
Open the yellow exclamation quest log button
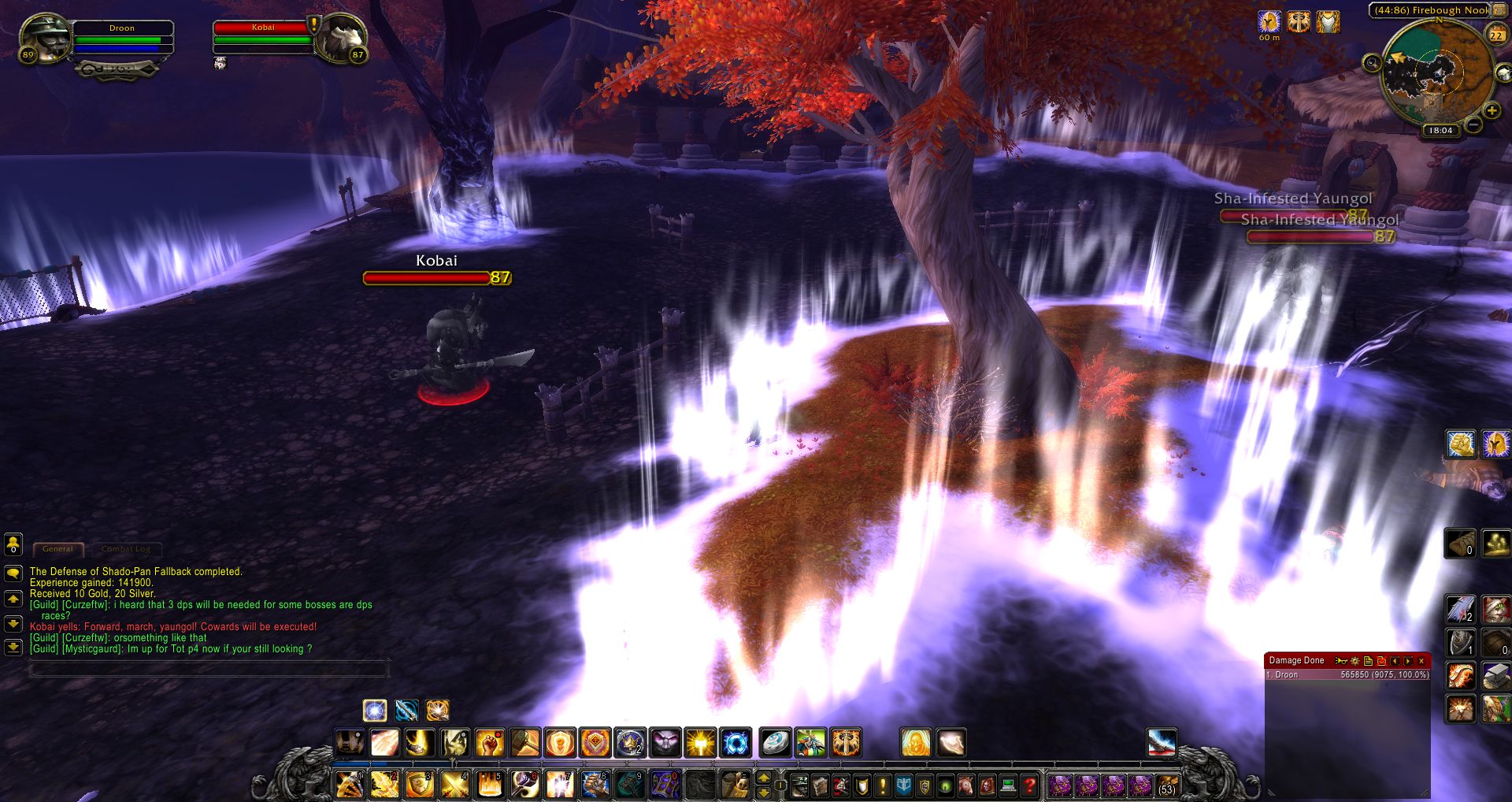[882, 785]
